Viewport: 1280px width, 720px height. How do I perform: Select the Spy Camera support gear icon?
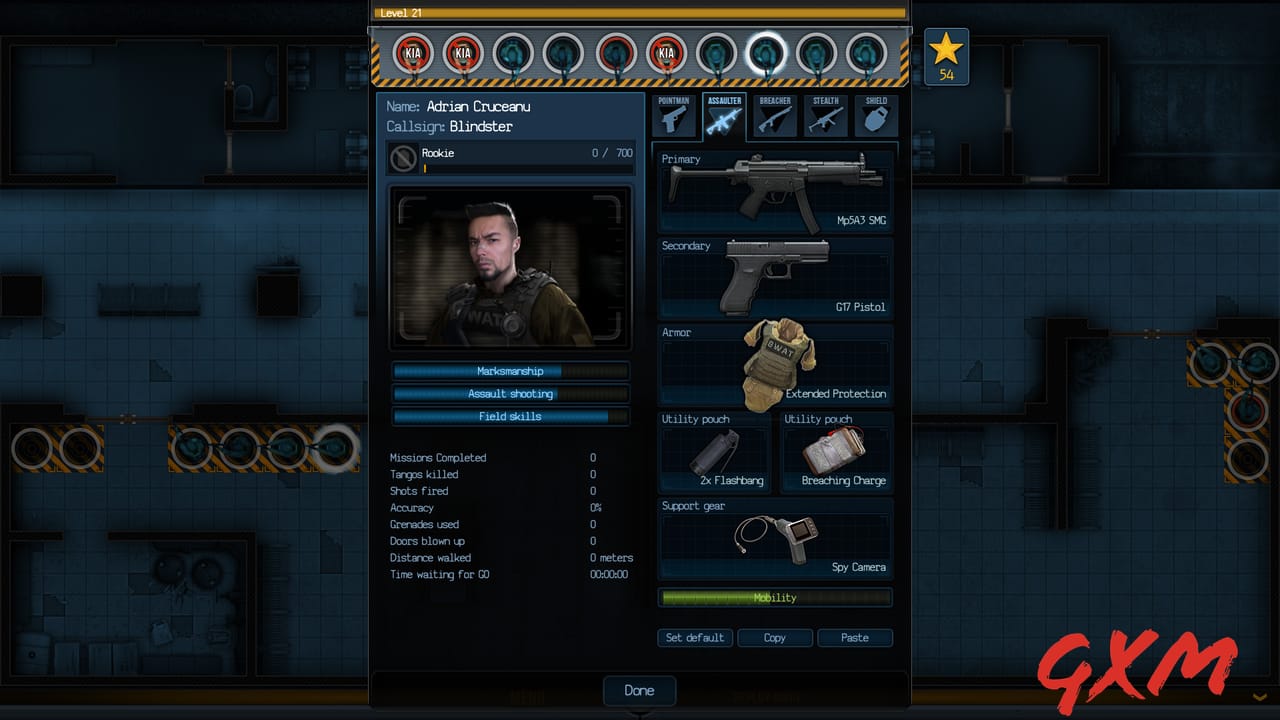pos(775,540)
